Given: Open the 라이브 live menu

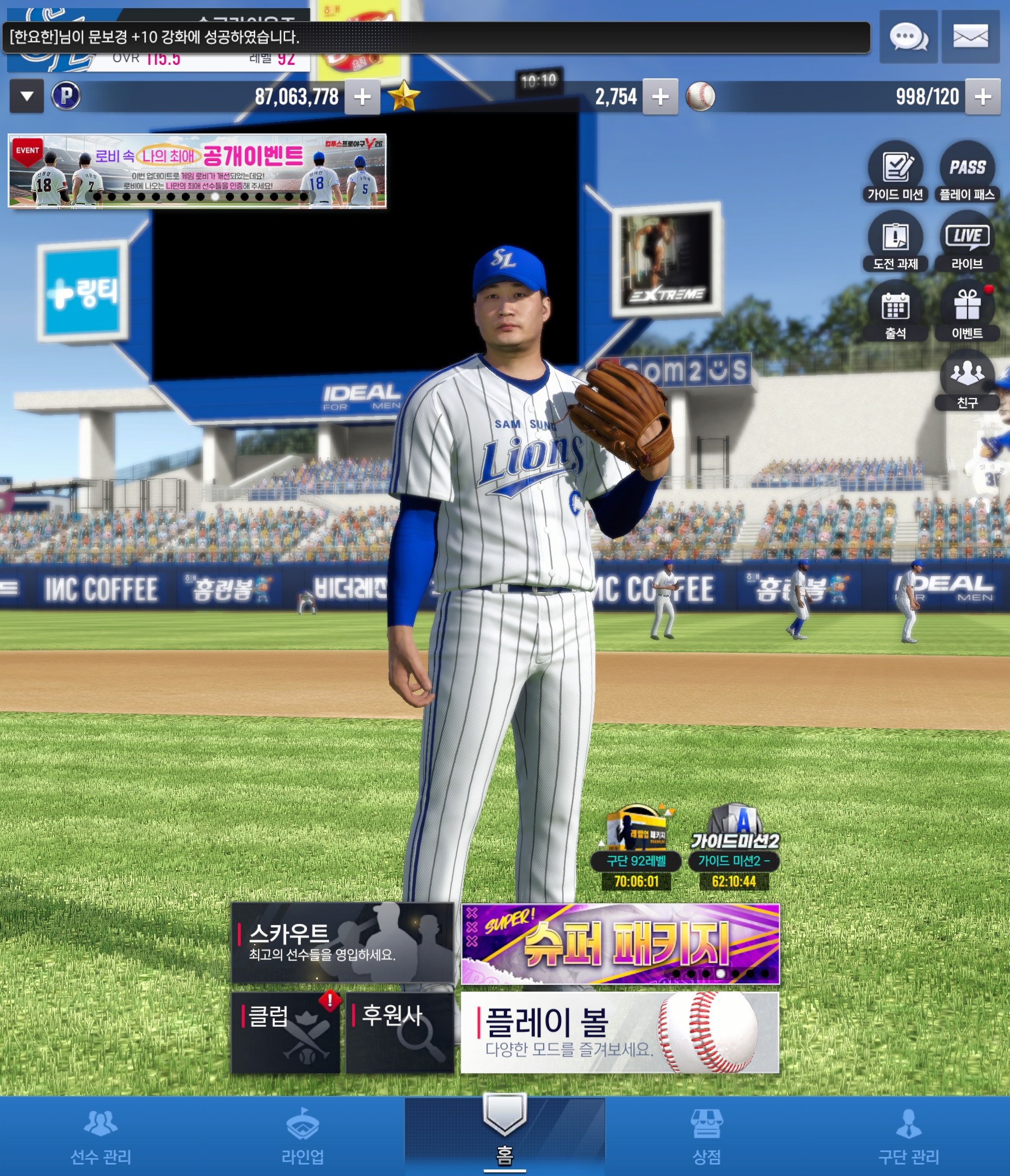Looking at the screenshot, I should (967, 241).
